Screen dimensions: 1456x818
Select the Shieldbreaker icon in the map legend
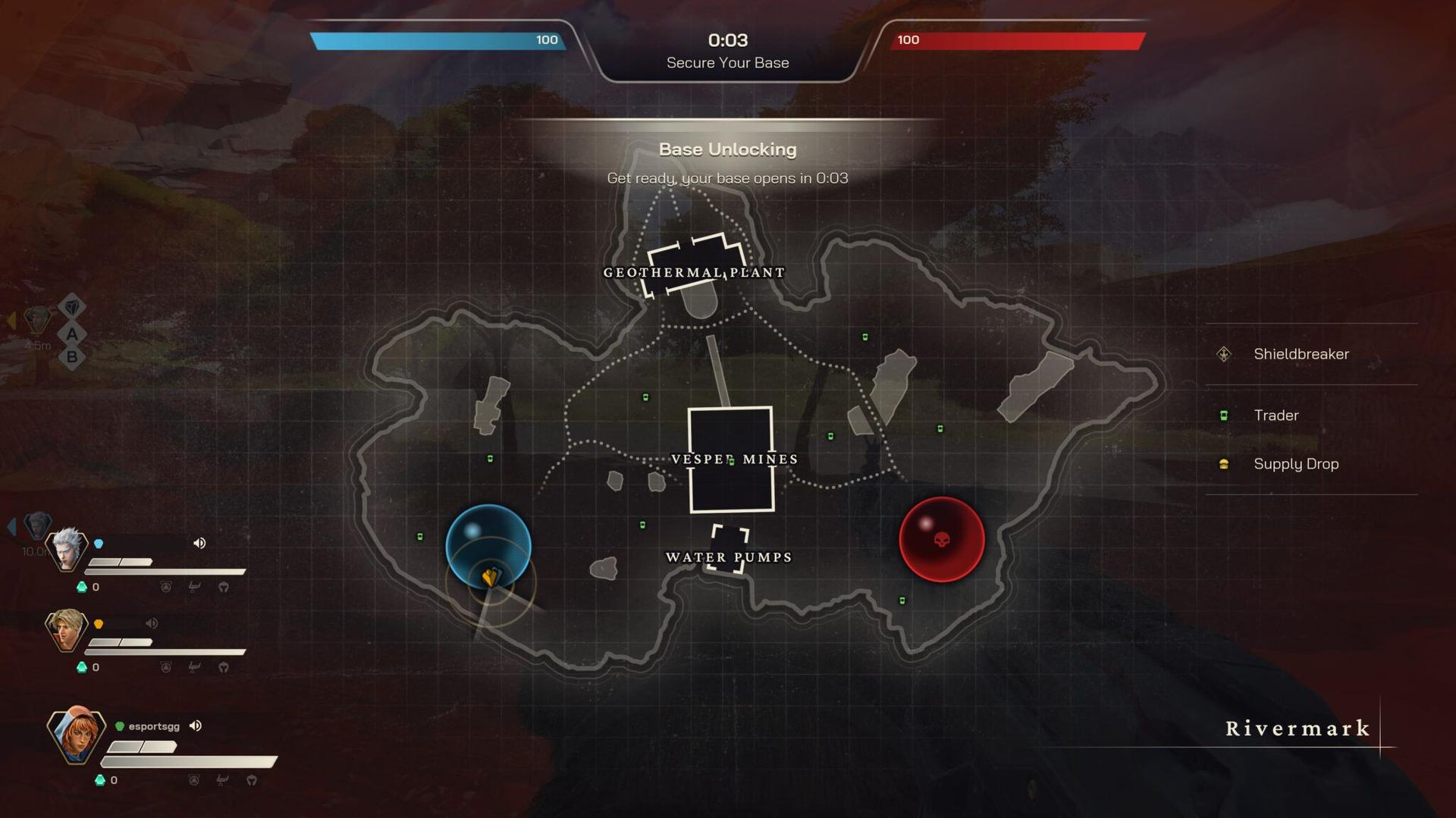point(1225,353)
